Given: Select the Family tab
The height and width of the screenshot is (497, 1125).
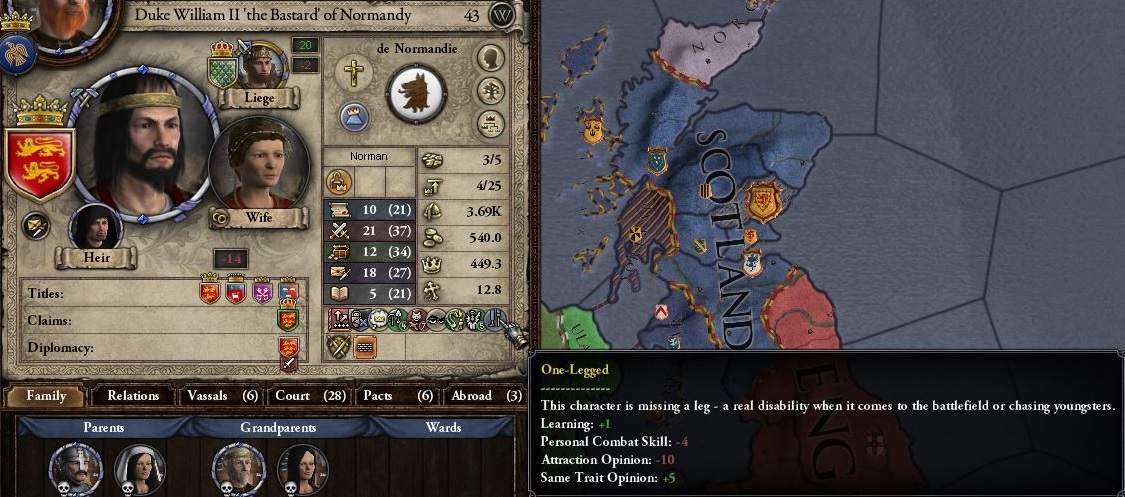Looking at the screenshot, I should point(46,396).
